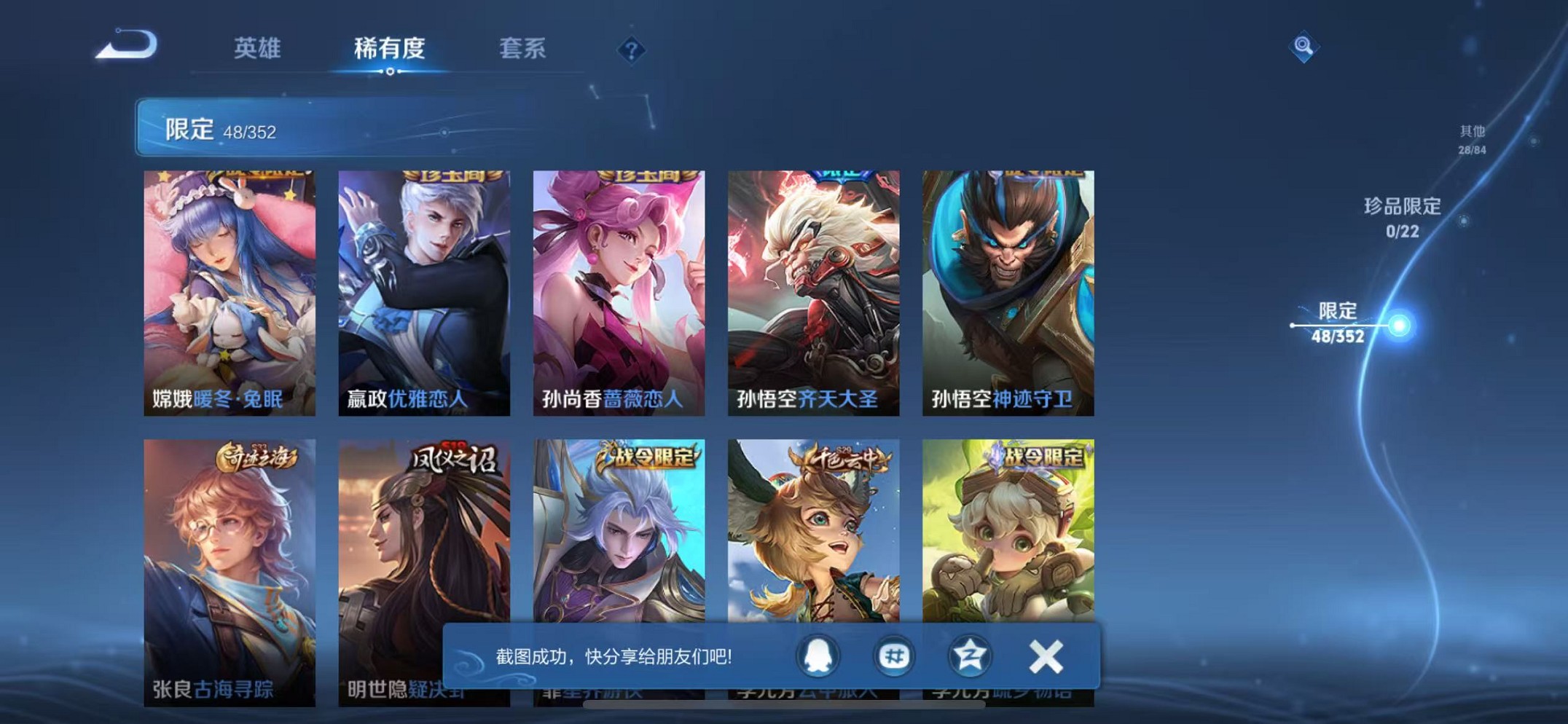Share screenshot via the QQ penguin icon
The width and height of the screenshot is (1568, 724).
point(820,656)
